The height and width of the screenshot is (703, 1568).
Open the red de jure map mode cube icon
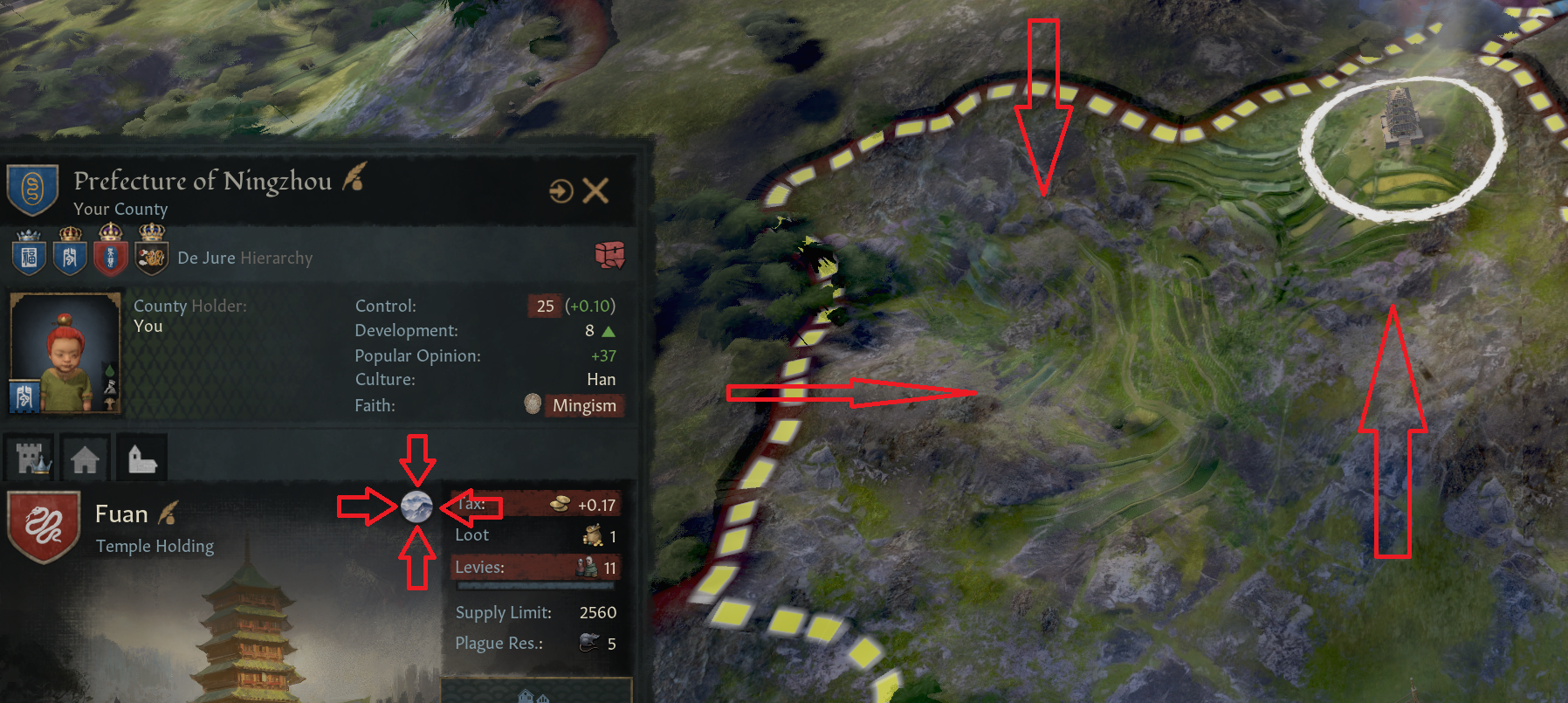pos(609,255)
